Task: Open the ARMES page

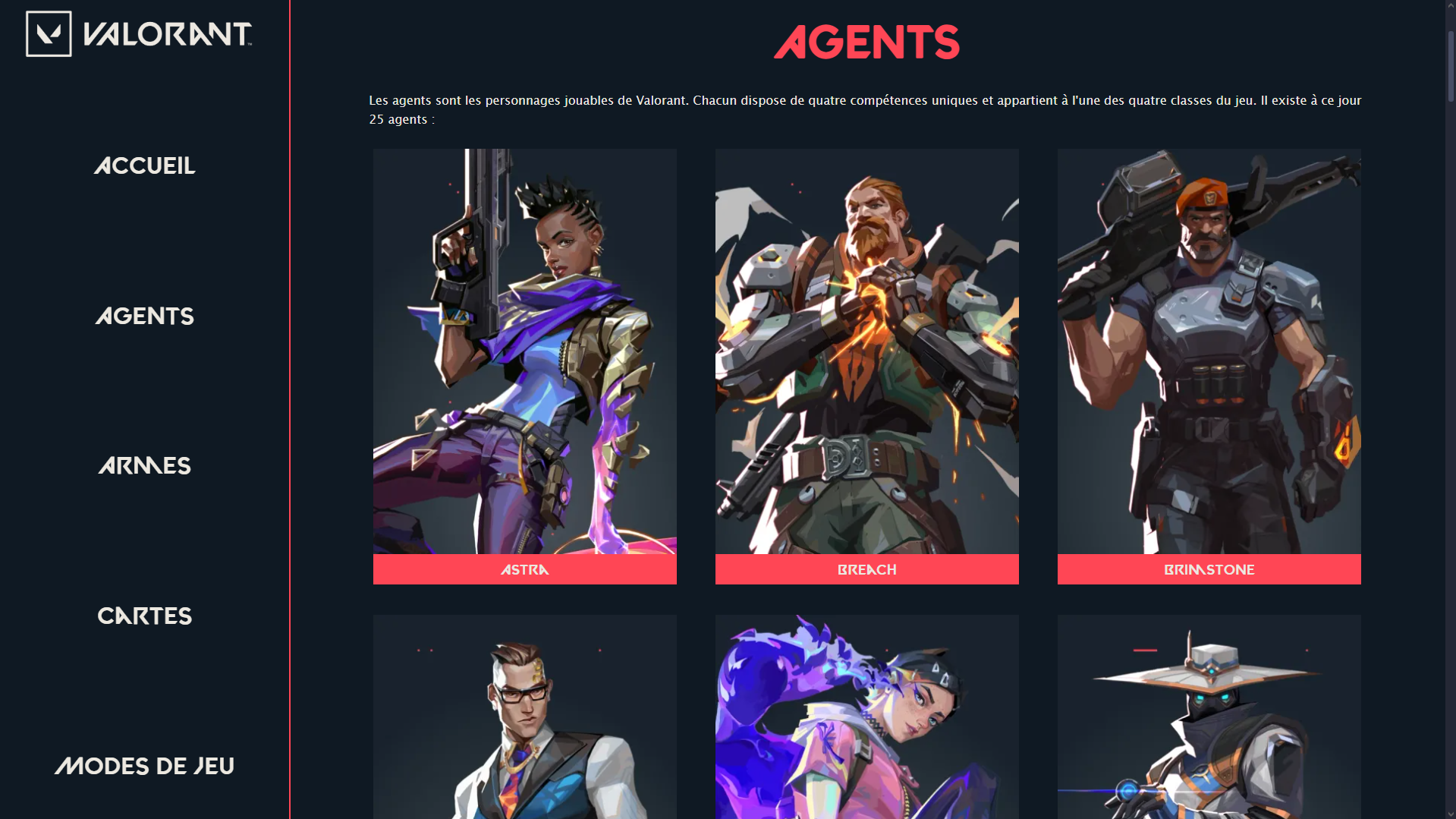Action: pyautogui.click(x=143, y=465)
